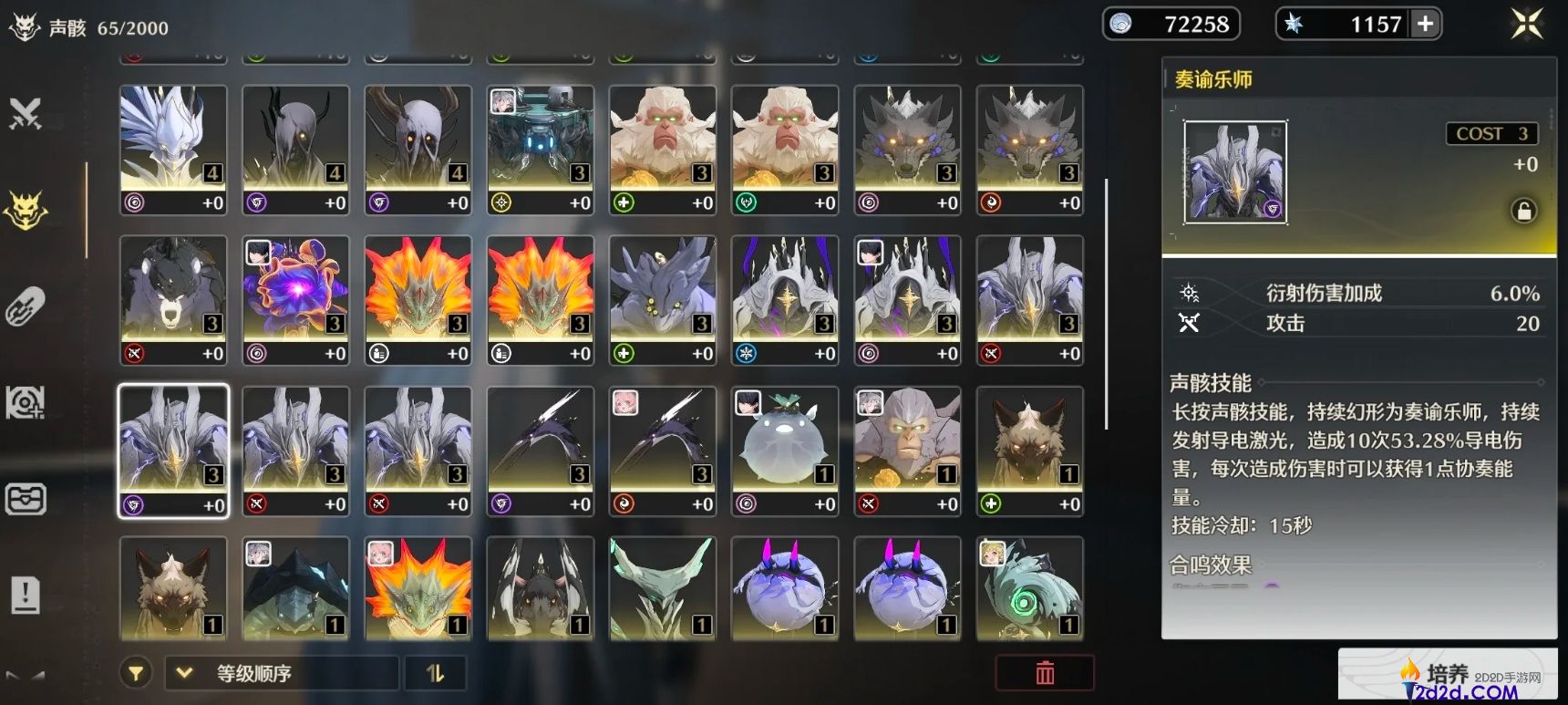
Task: Open the 等级顺序 sort dropdown
Action: pos(281,674)
